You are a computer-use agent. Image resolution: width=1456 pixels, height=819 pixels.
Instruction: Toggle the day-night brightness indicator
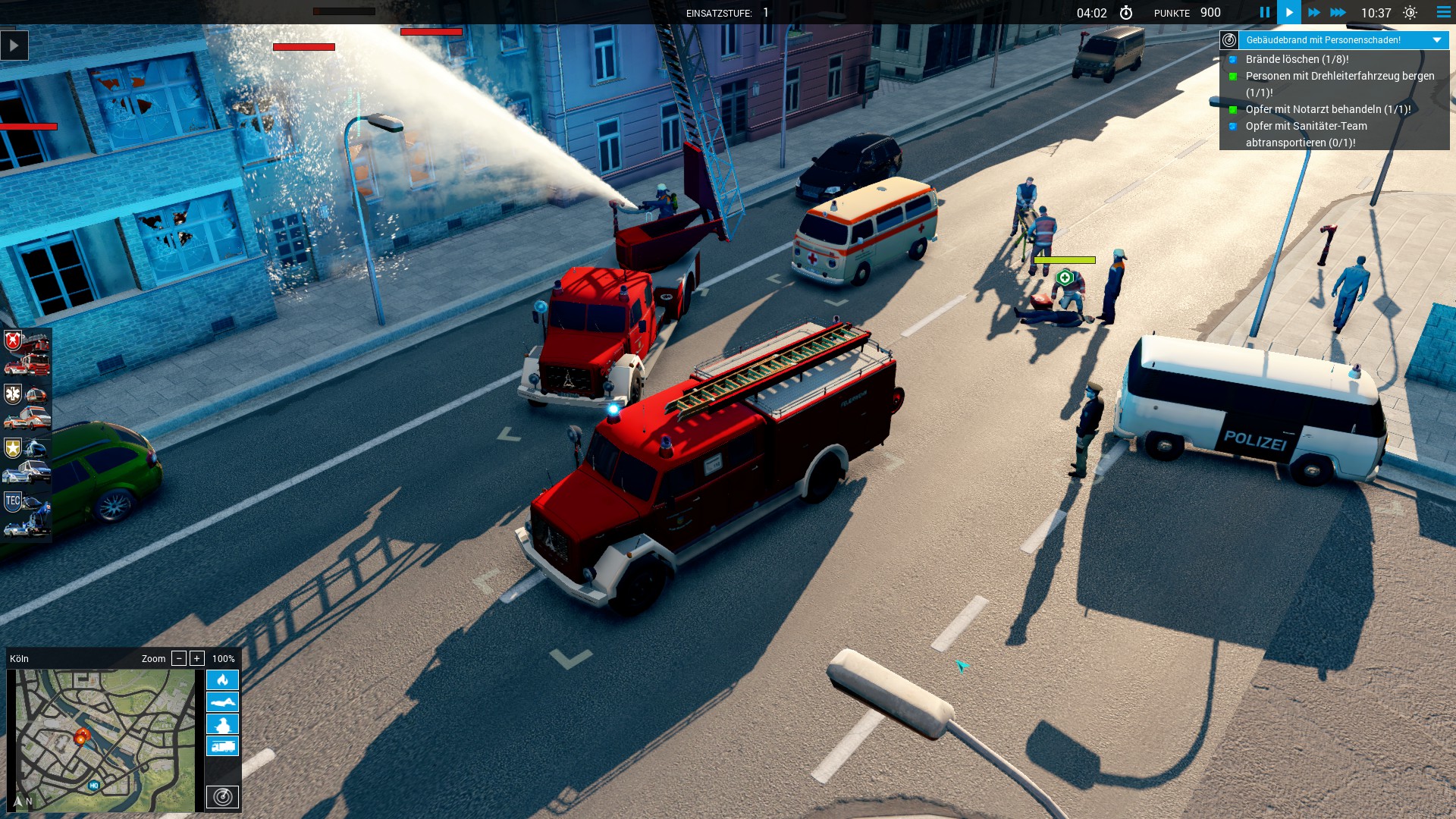[x=1411, y=12]
